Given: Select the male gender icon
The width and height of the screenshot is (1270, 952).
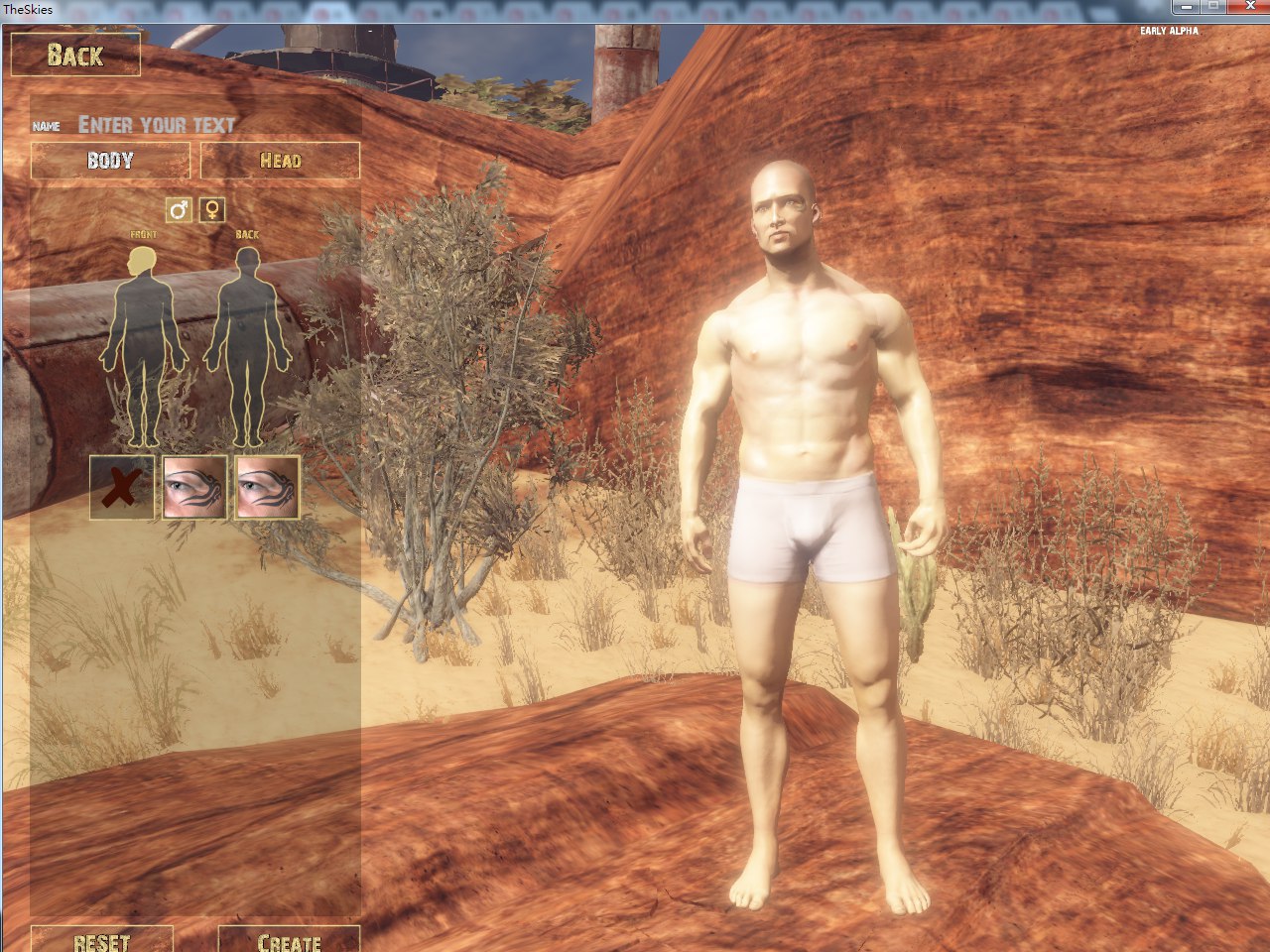Looking at the screenshot, I should click(x=179, y=209).
